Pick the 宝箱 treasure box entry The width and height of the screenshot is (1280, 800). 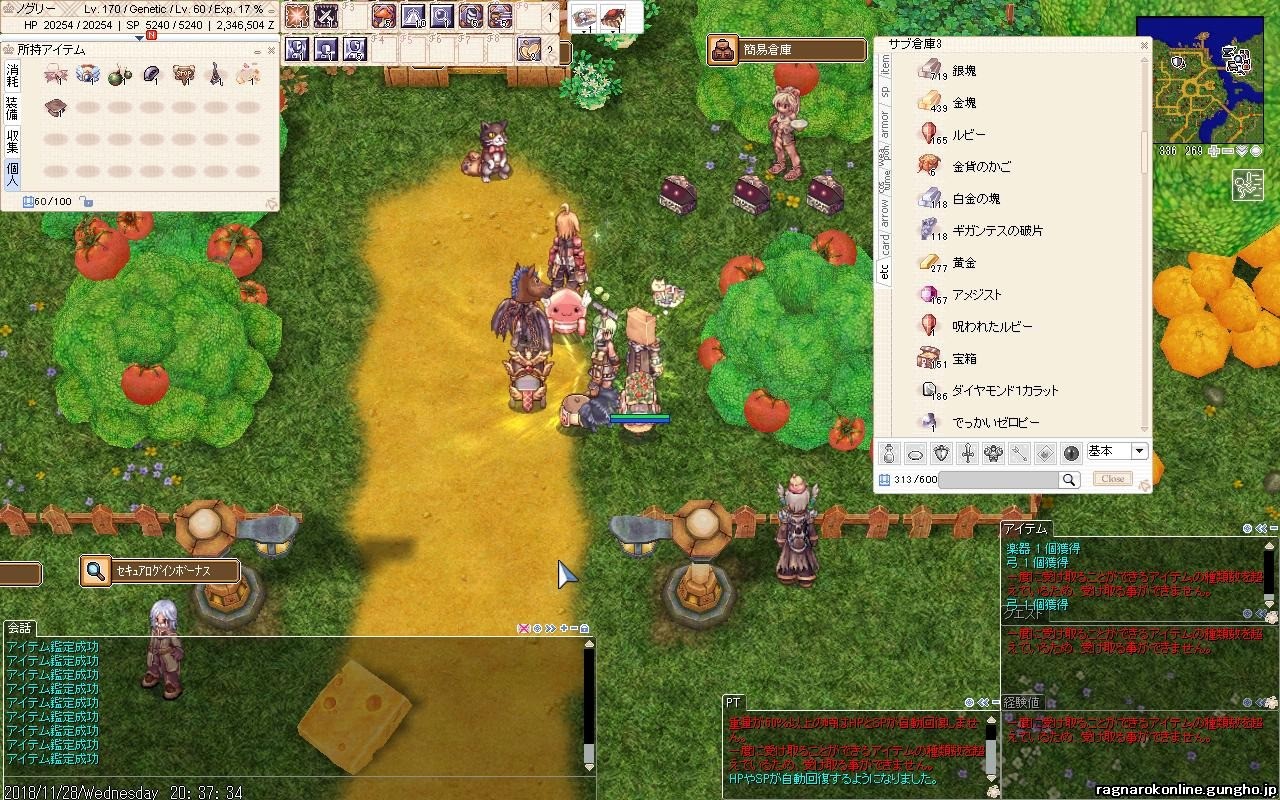964,359
